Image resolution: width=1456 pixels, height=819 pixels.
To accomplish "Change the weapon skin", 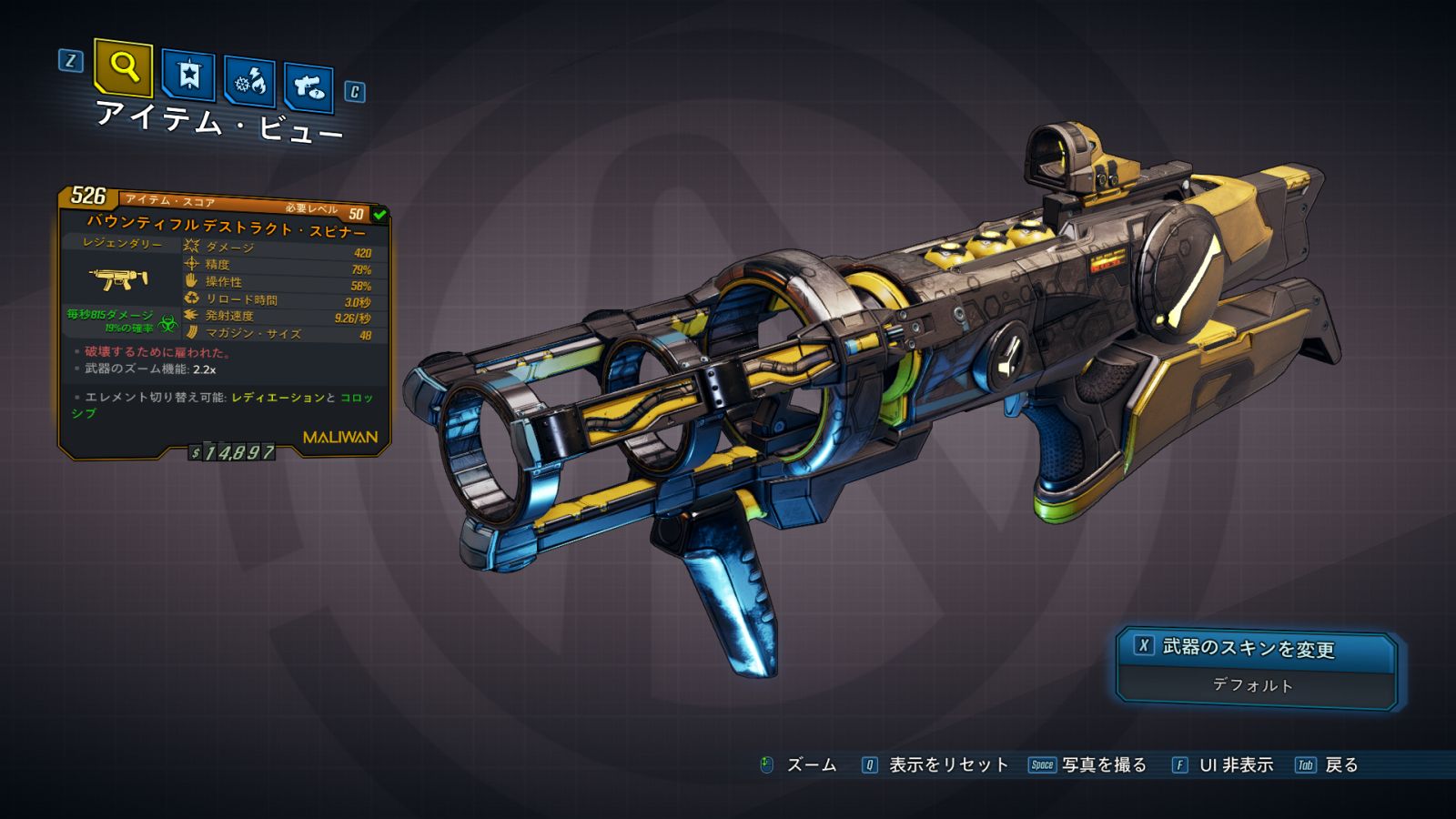I will (1256, 648).
